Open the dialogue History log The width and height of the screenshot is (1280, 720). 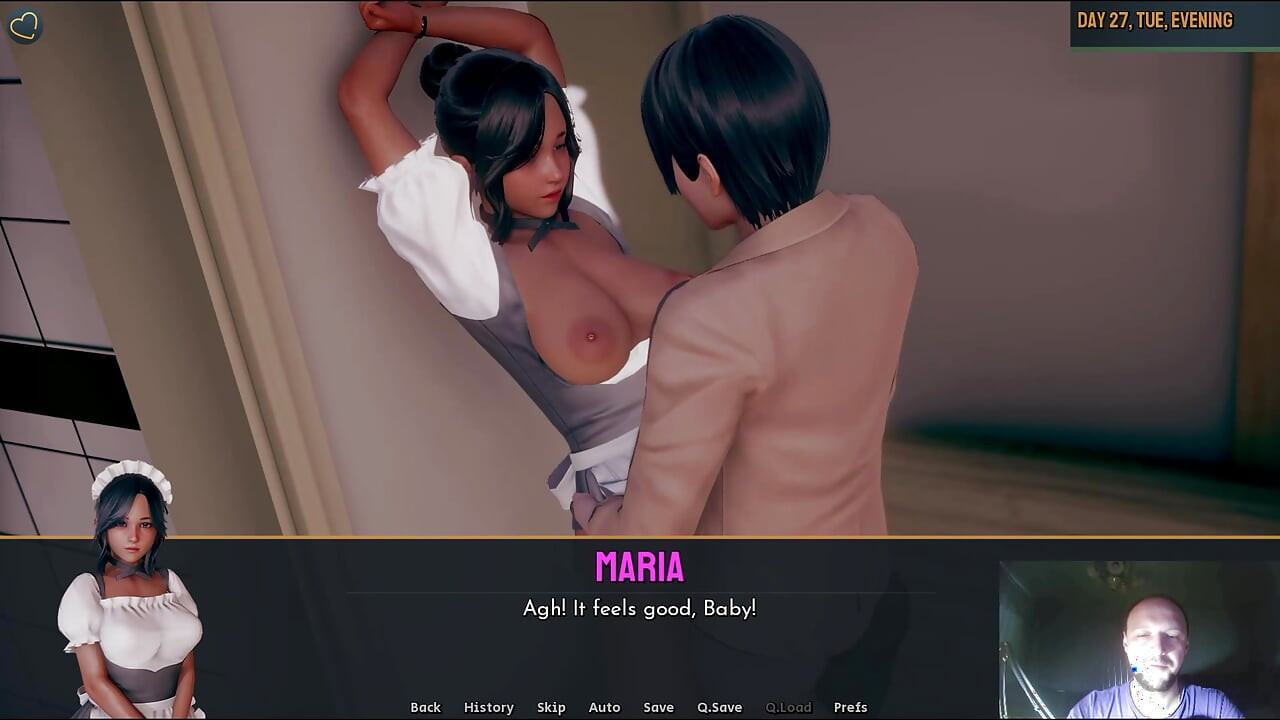[488, 707]
